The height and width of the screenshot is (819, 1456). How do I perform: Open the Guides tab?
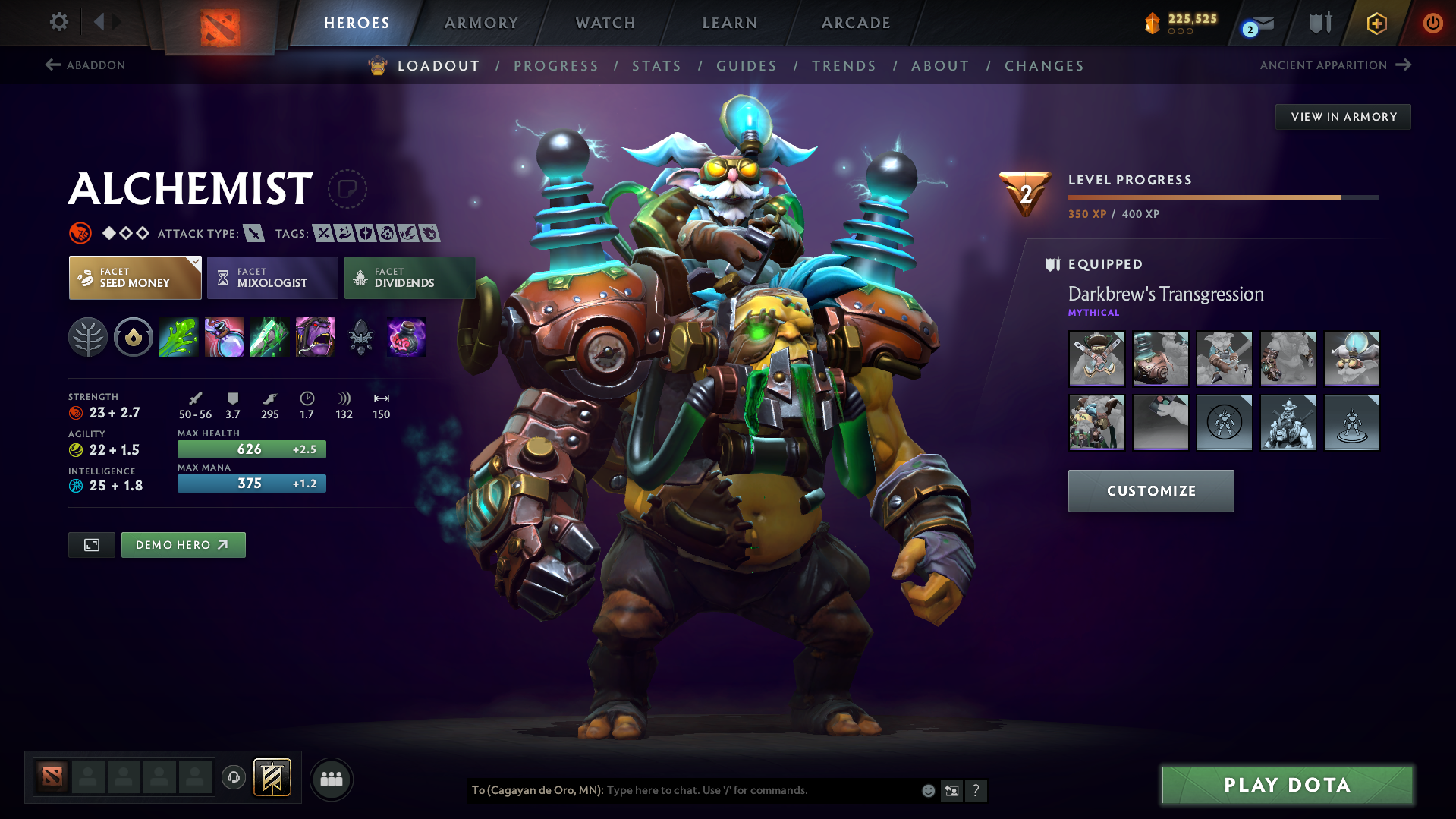point(747,66)
